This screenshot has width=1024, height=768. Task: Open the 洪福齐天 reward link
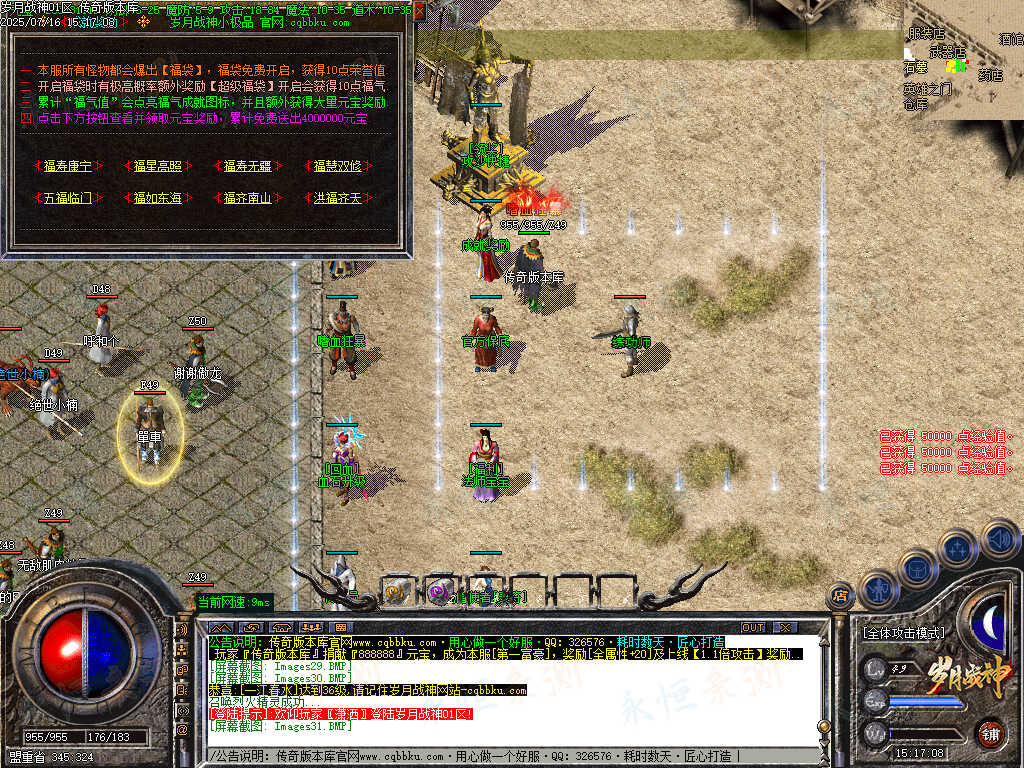[x=338, y=198]
